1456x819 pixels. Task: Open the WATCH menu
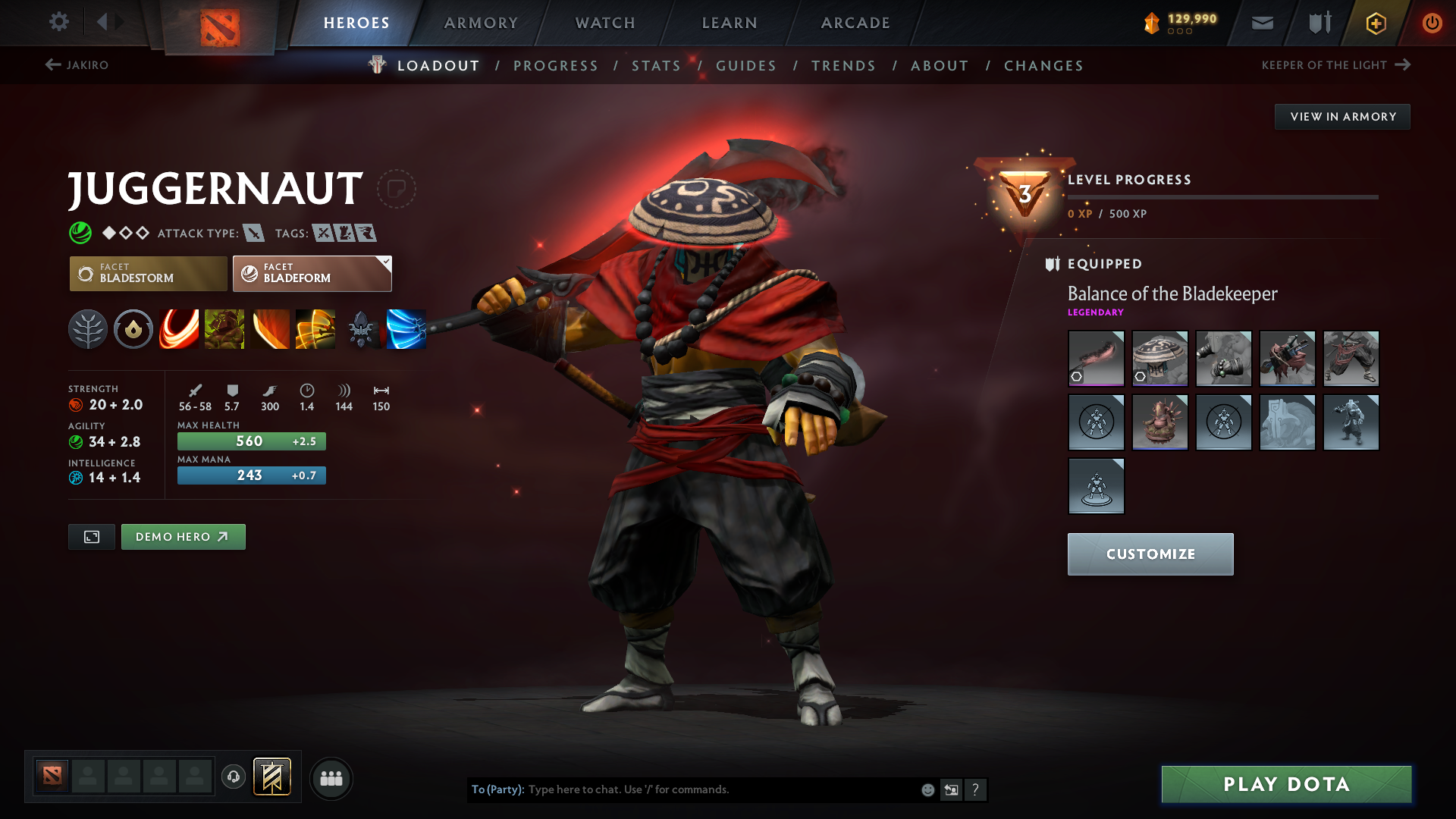[x=604, y=23]
